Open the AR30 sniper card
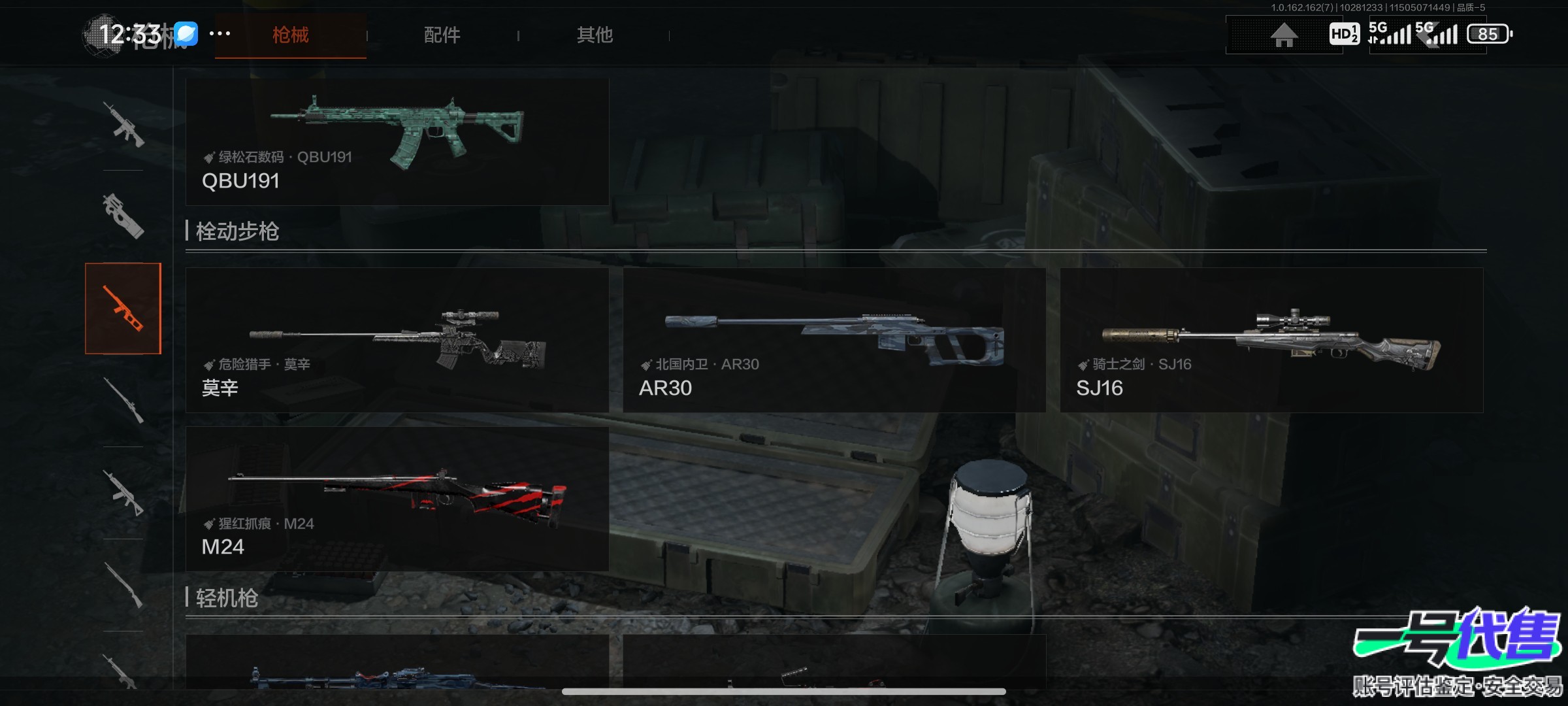The width and height of the screenshot is (1568, 706). point(834,340)
